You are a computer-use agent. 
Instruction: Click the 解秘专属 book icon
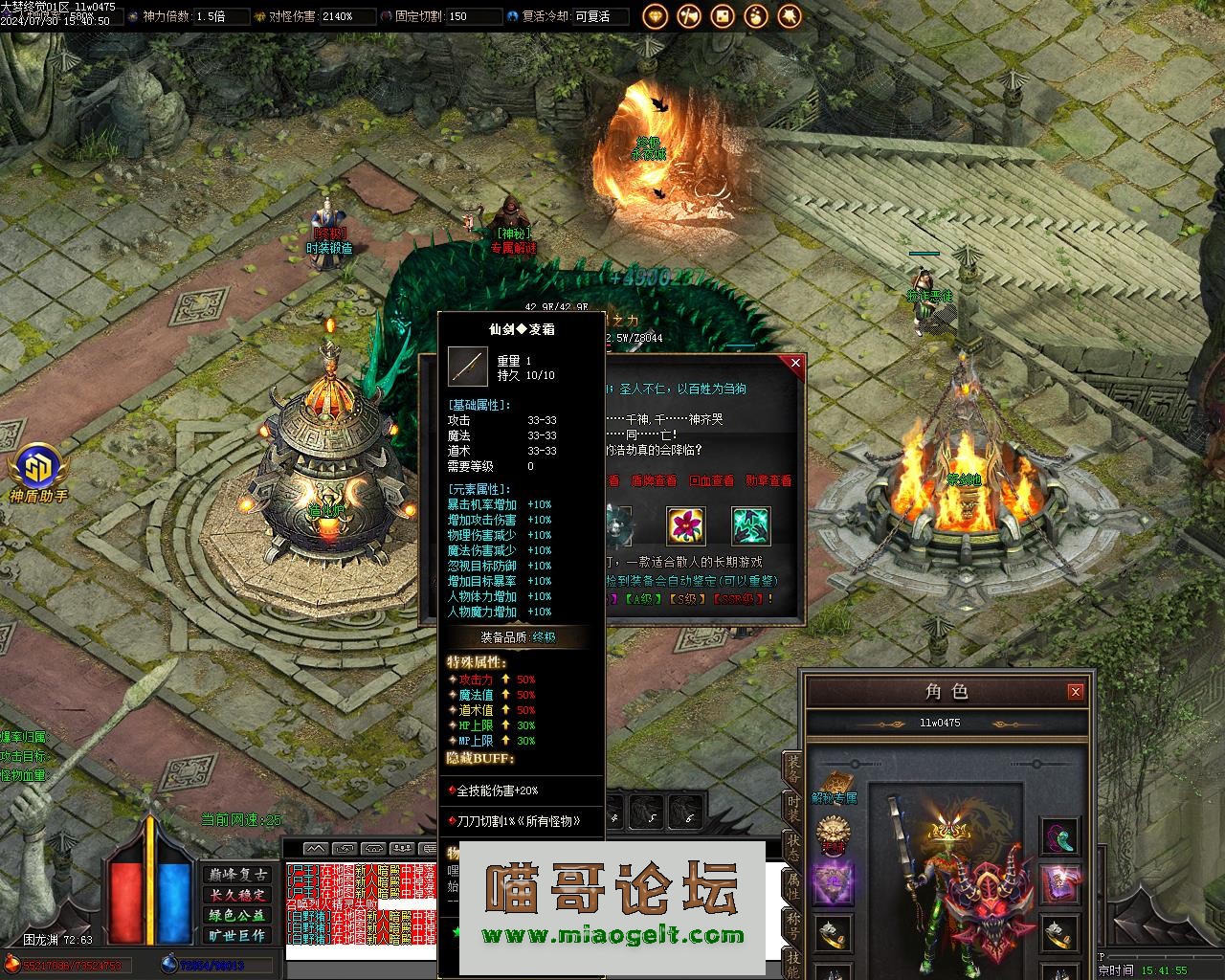834,785
